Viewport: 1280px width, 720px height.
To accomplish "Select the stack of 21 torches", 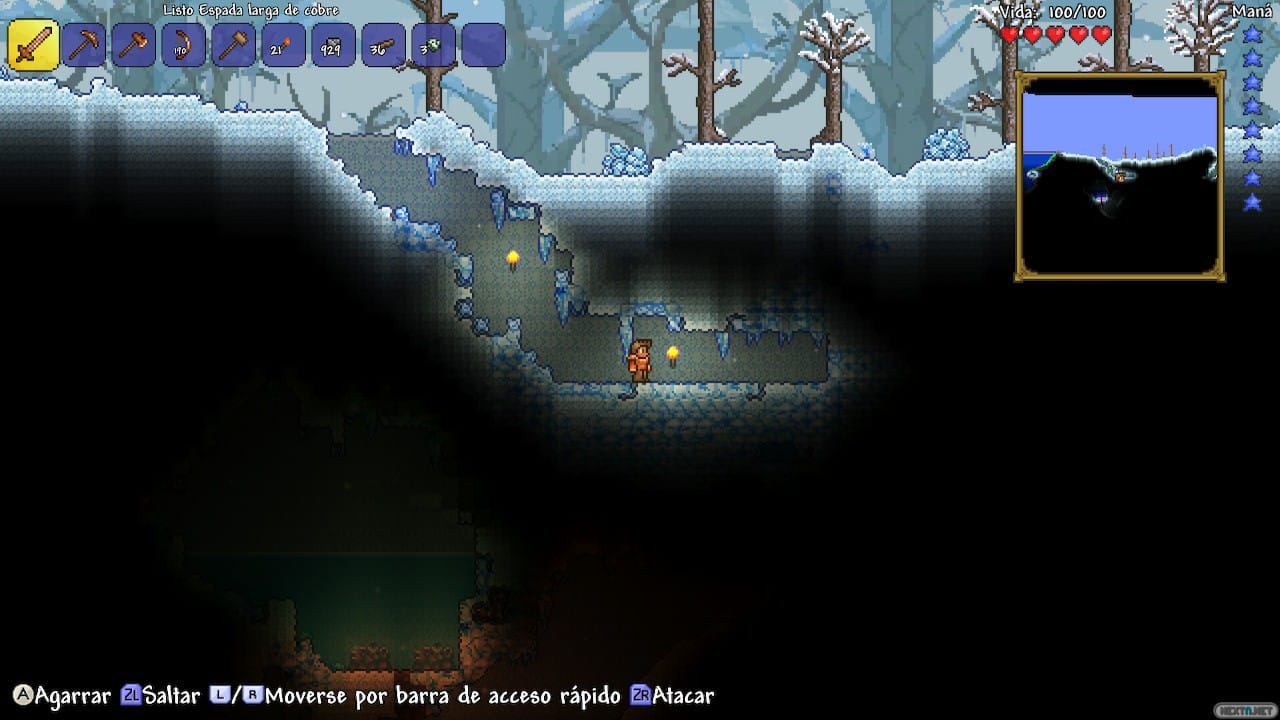I will 283,44.
